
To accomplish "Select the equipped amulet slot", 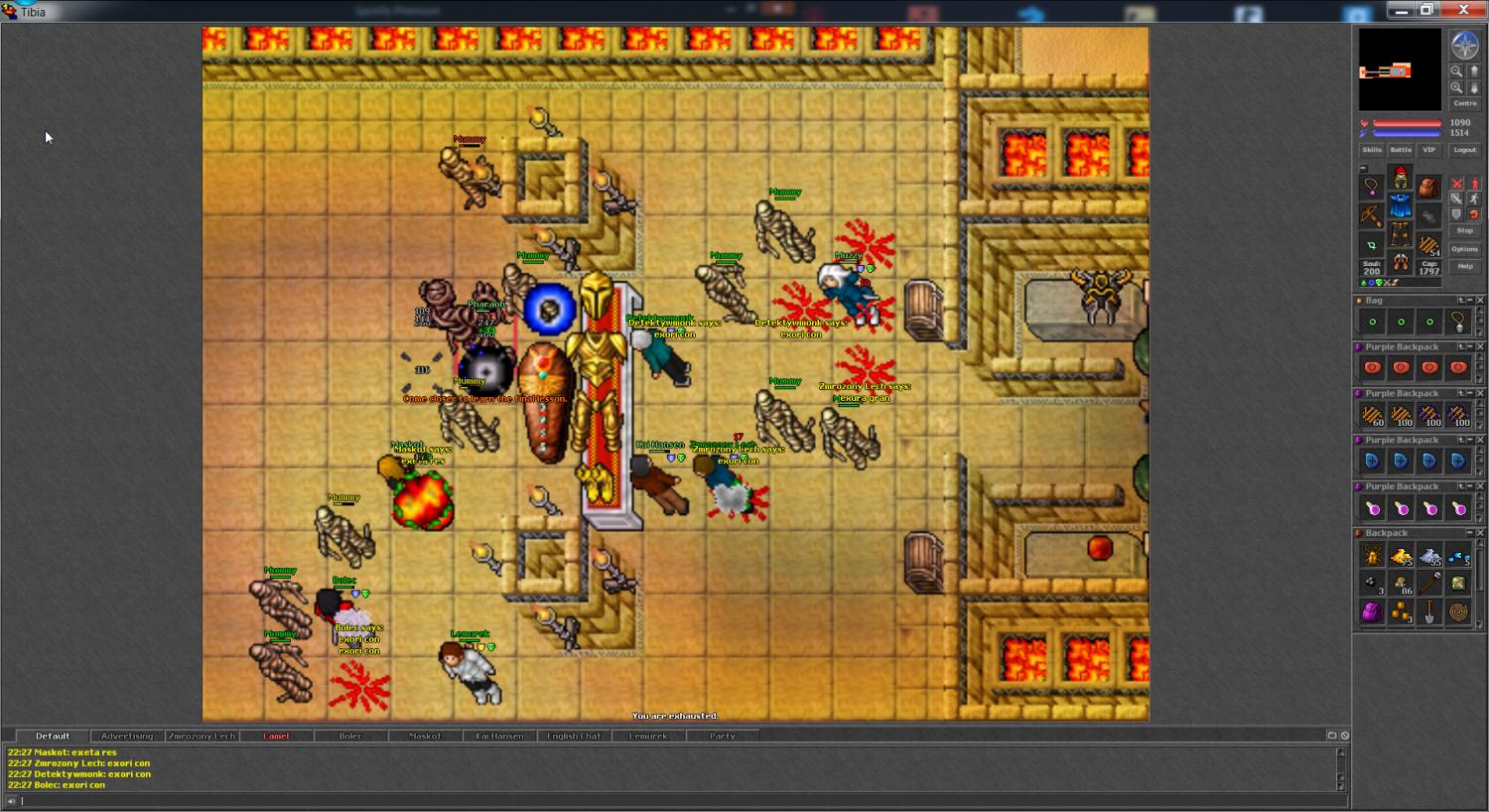I will click(1371, 187).
